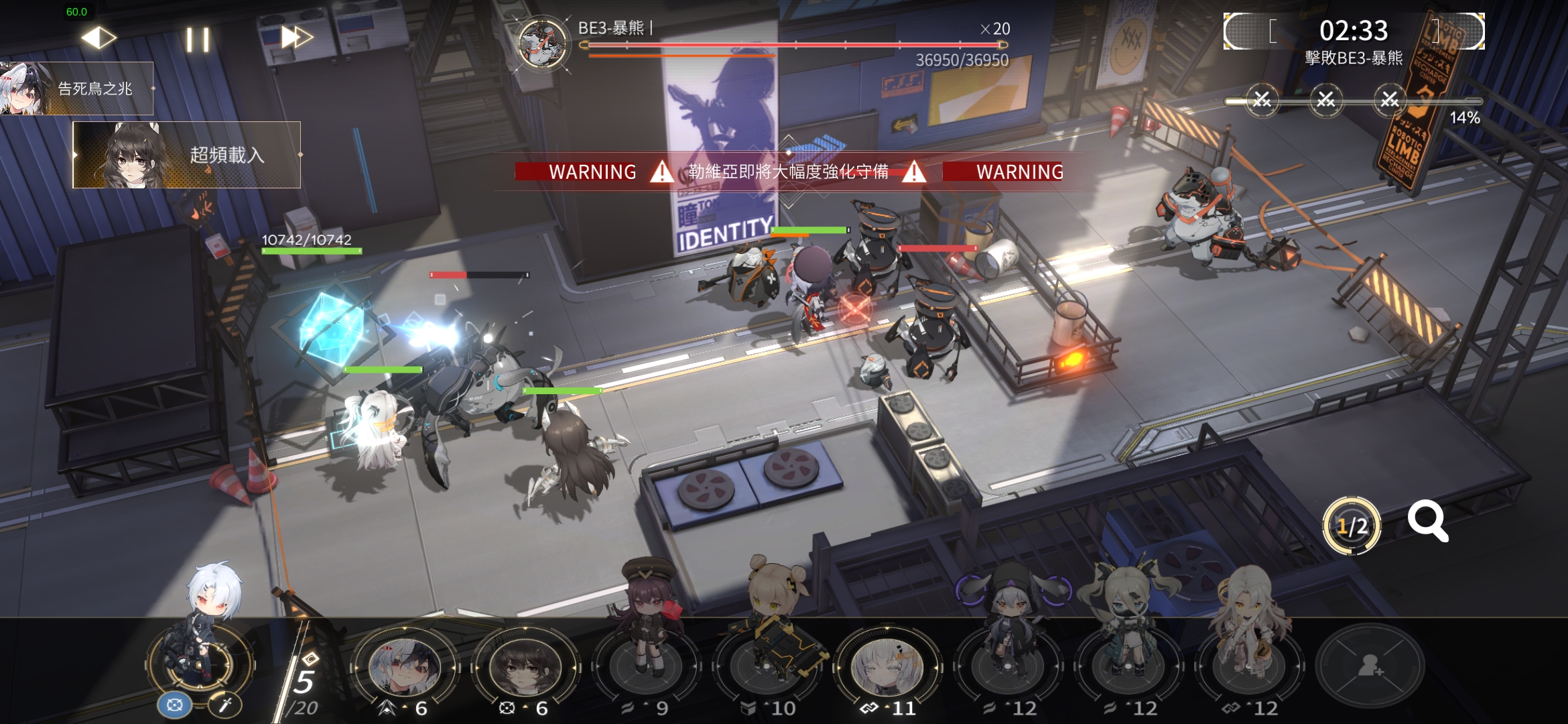Pick the cost 11 white-haired unit portrait
This screenshot has width=1568, height=724.
[887, 666]
